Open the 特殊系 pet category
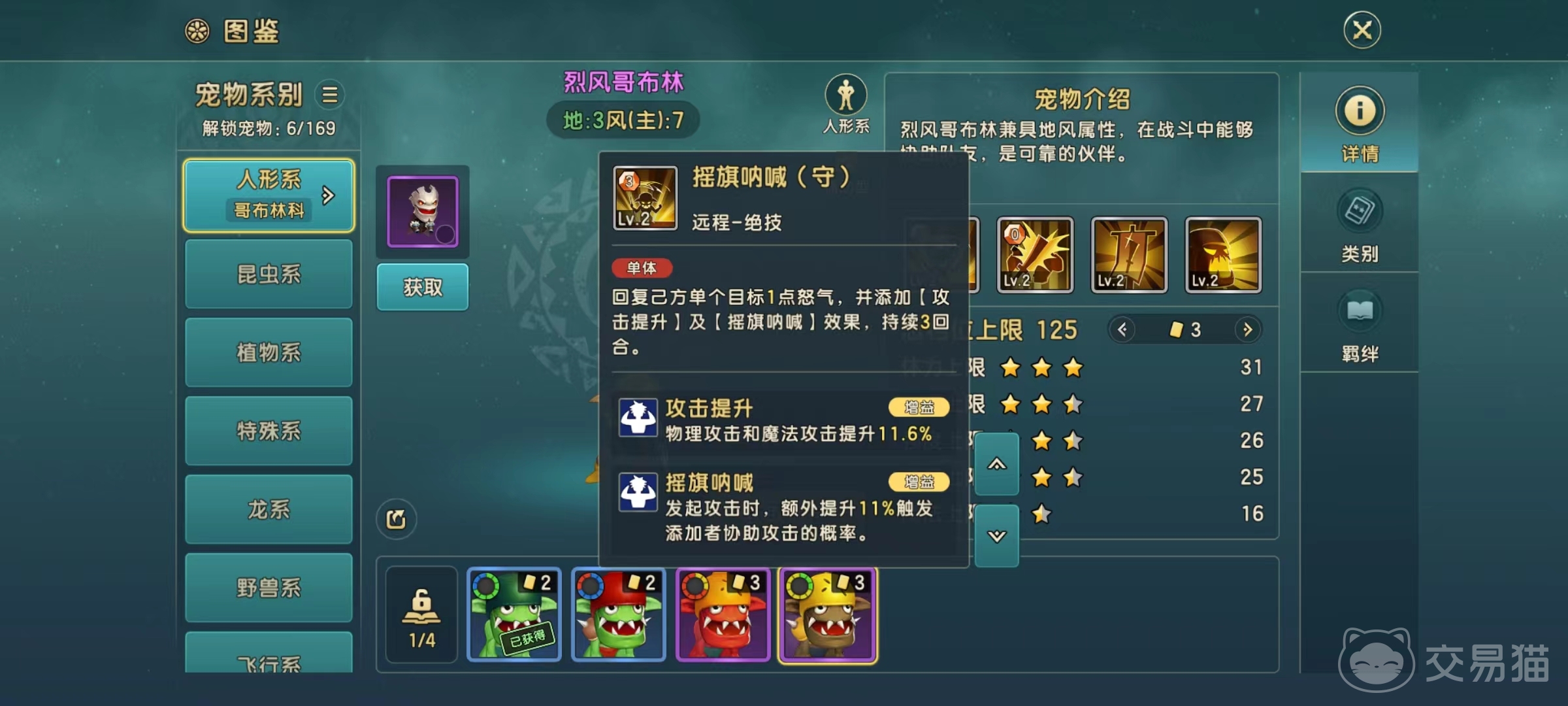Viewport: 1568px width, 706px height. (x=269, y=431)
